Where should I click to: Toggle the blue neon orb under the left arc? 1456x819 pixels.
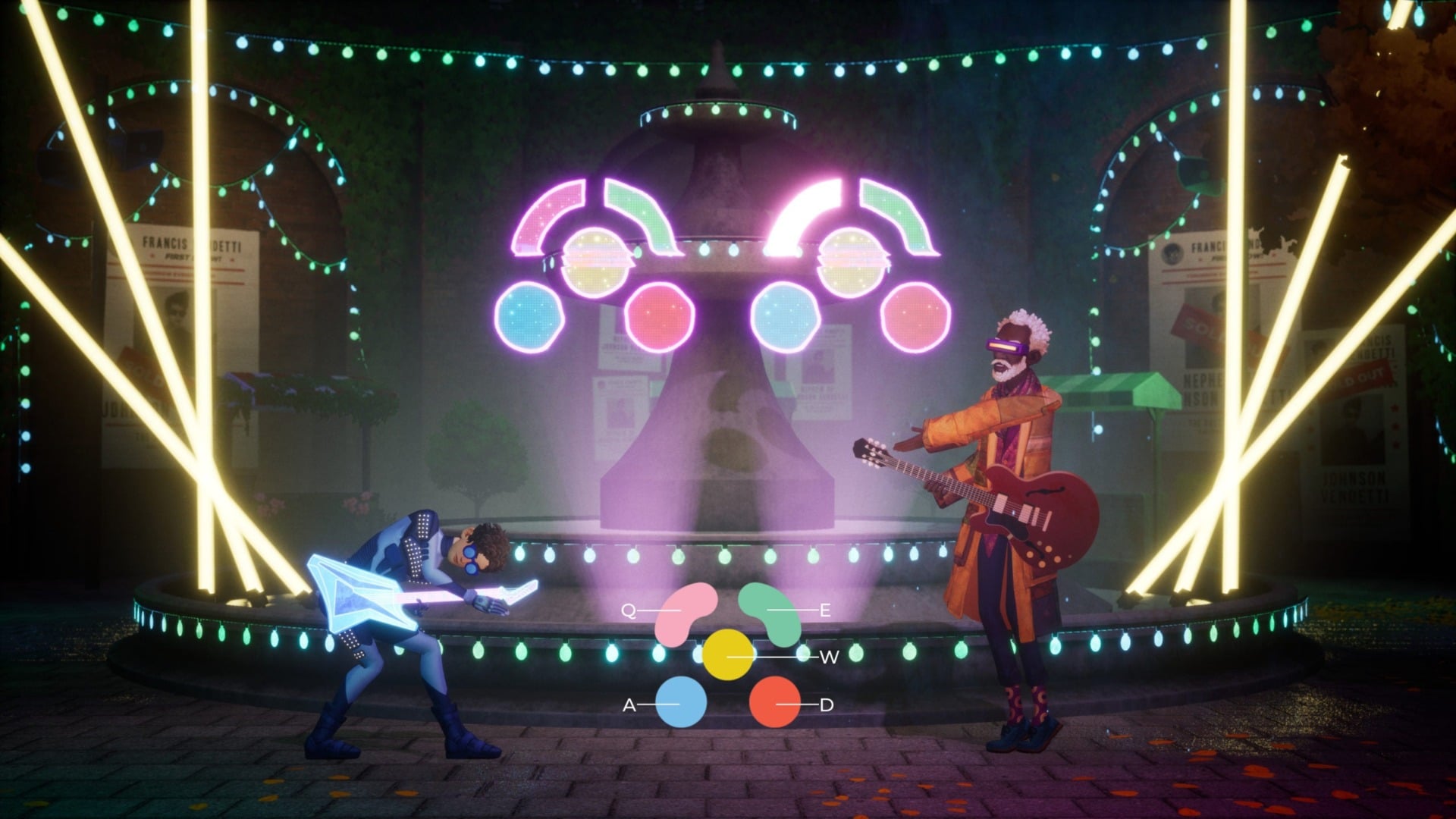tap(527, 315)
